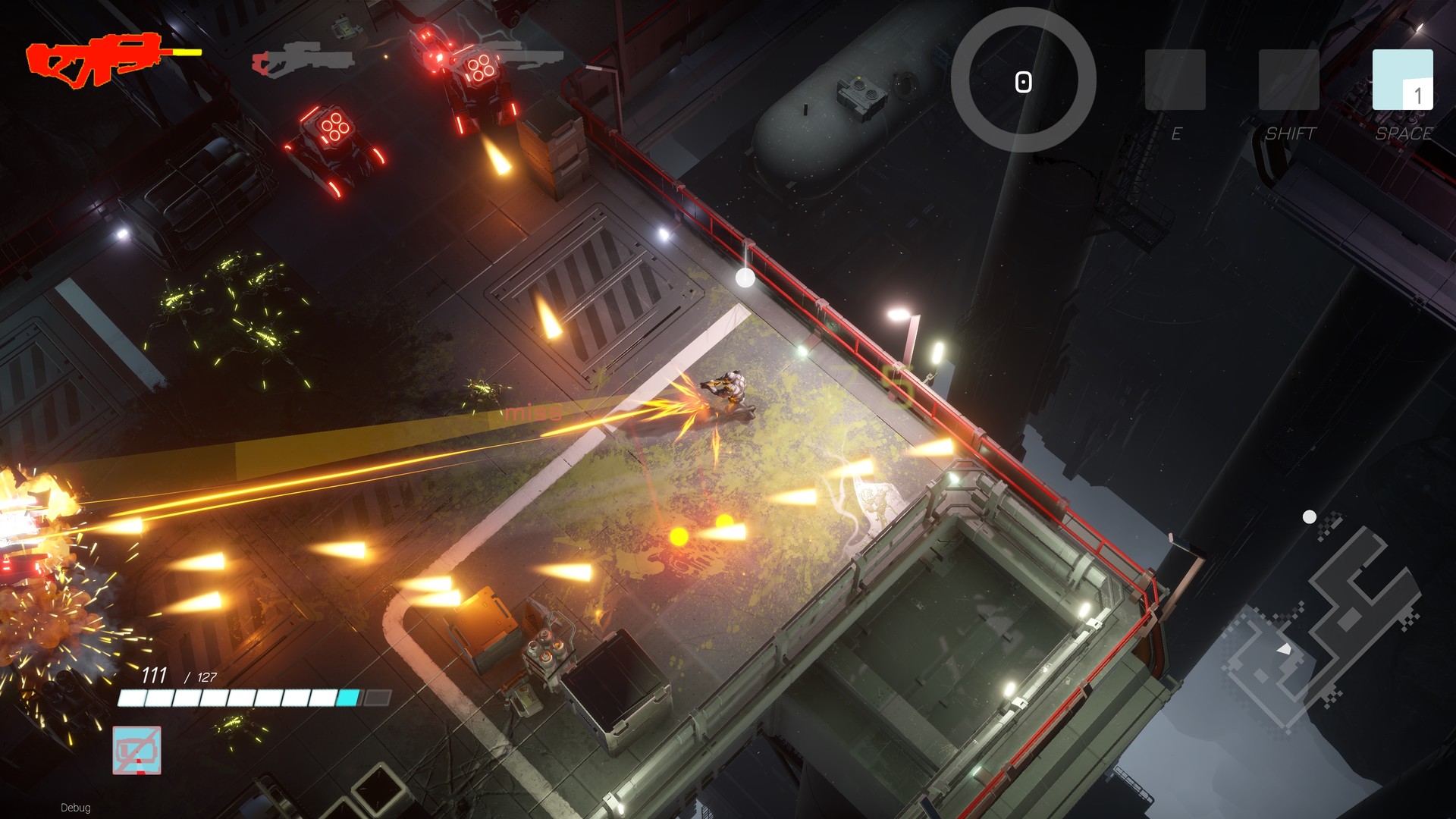1456x819 pixels.
Task: Click the empty E ability slot
Action: tap(1176, 80)
